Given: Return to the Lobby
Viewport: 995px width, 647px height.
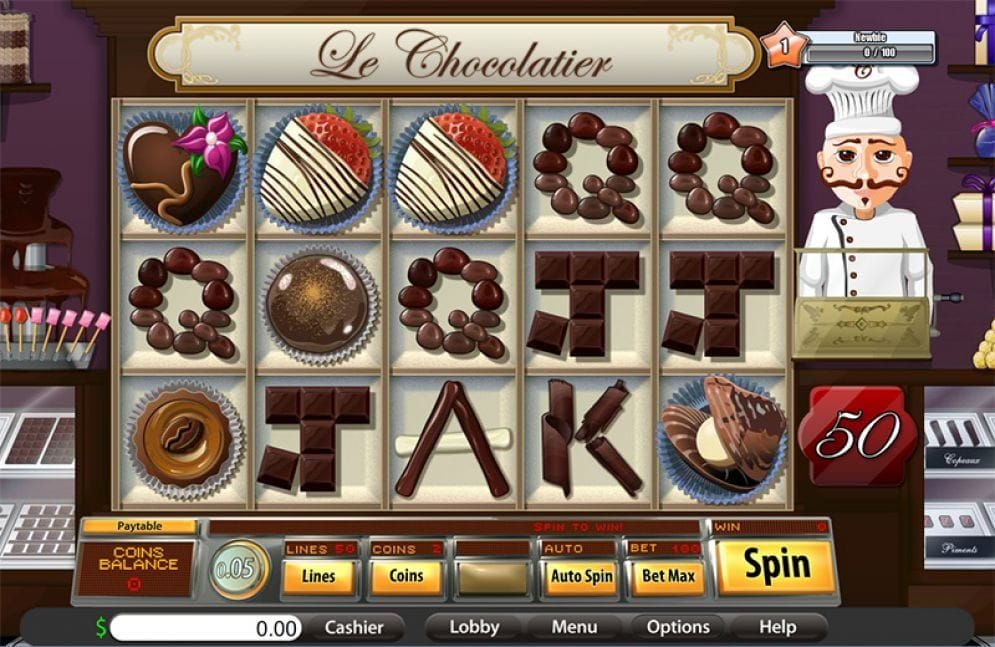Looking at the screenshot, I should click(x=474, y=627).
